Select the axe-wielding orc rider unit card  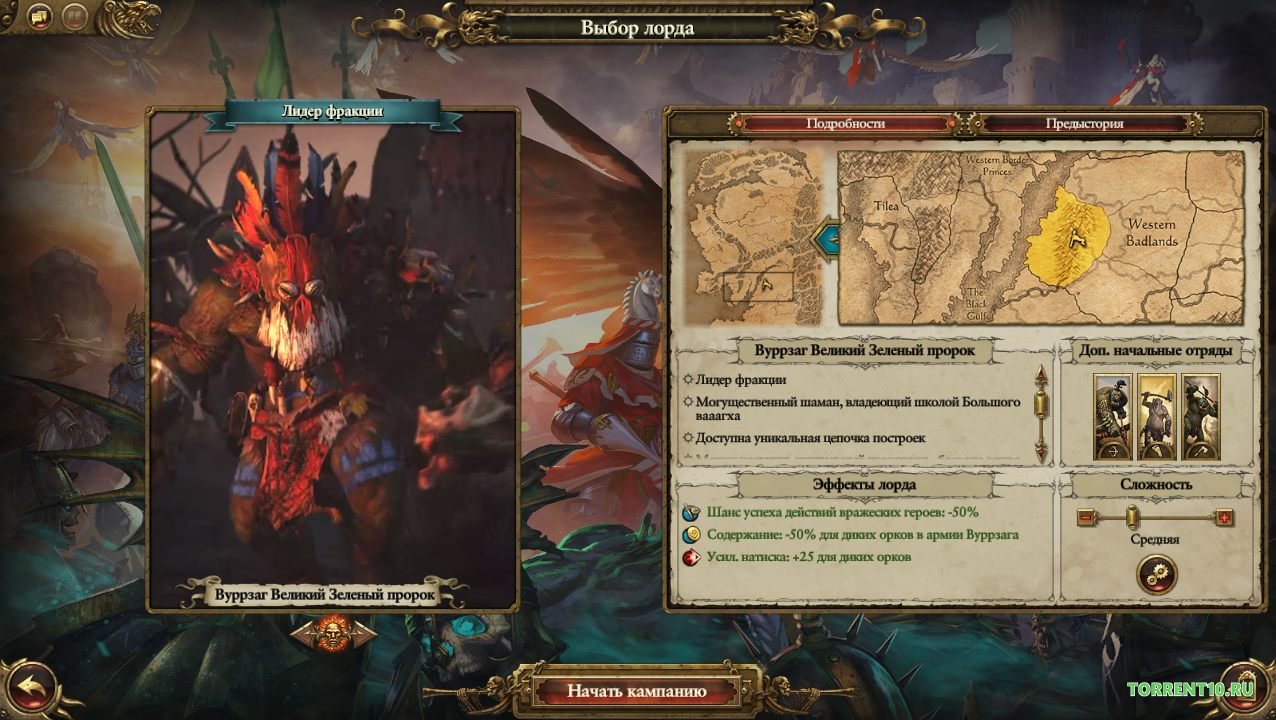1201,417
